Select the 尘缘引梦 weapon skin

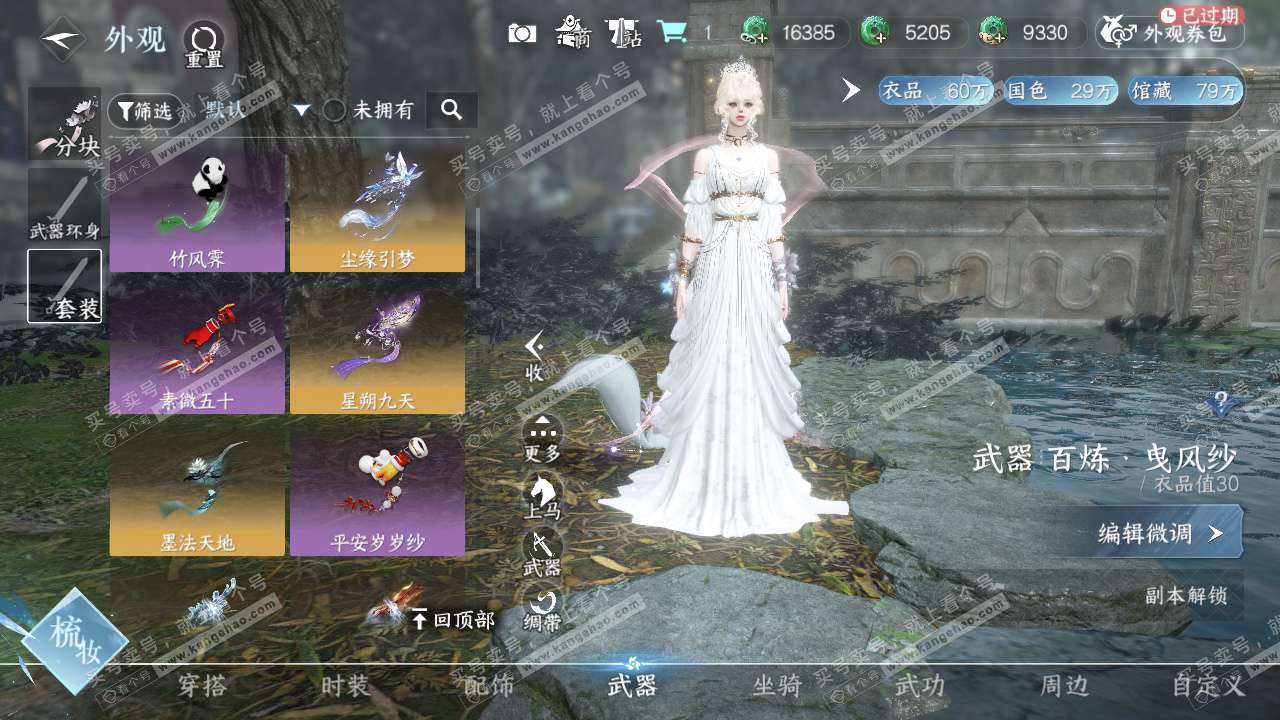377,213
